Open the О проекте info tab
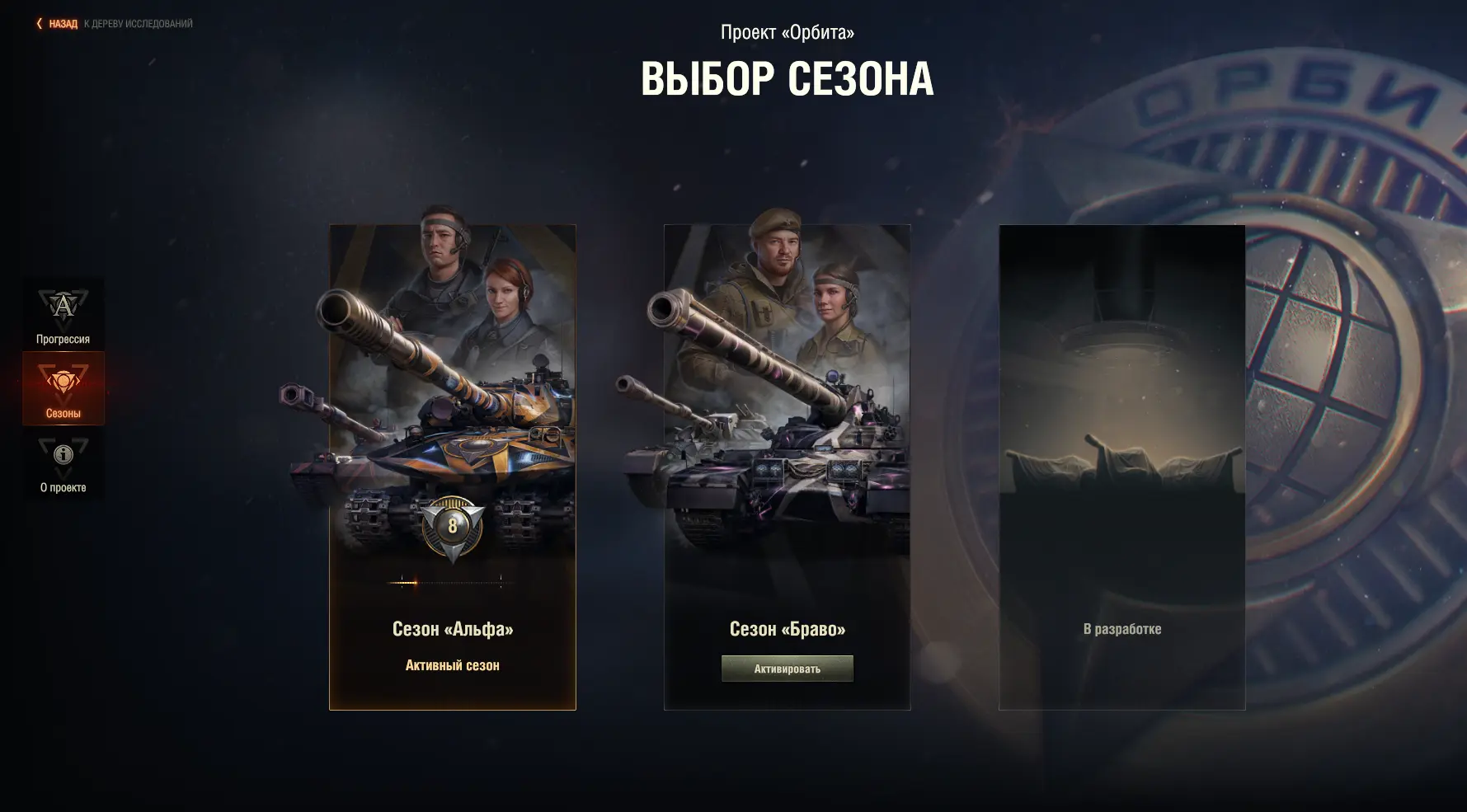This screenshot has width=1467, height=812. click(63, 463)
